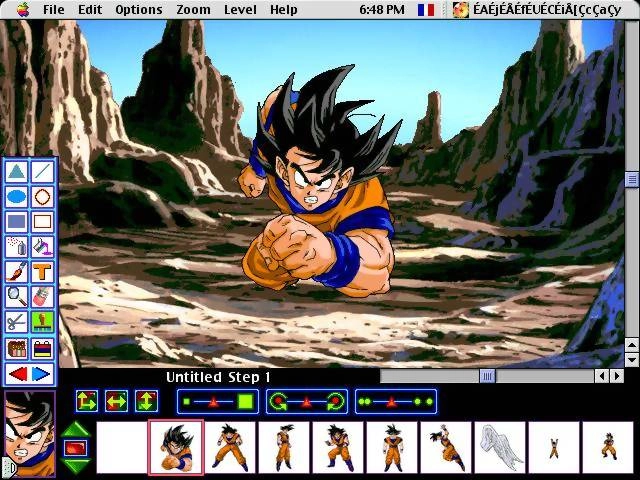This screenshot has width=640, height=480.
Task: Select the straight line drawing tool
Action: click(x=42, y=172)
